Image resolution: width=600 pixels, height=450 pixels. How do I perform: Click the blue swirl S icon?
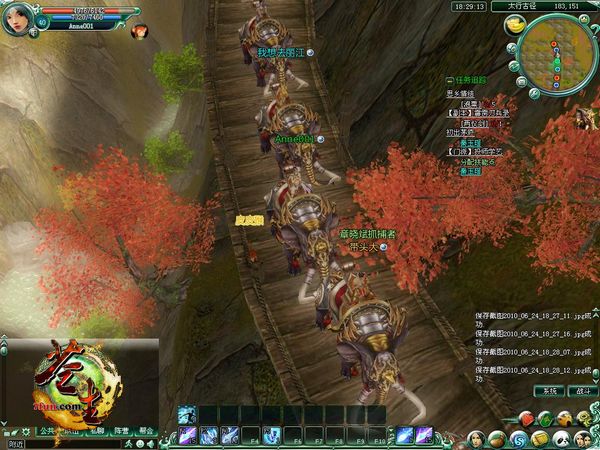tap(518, 438)
